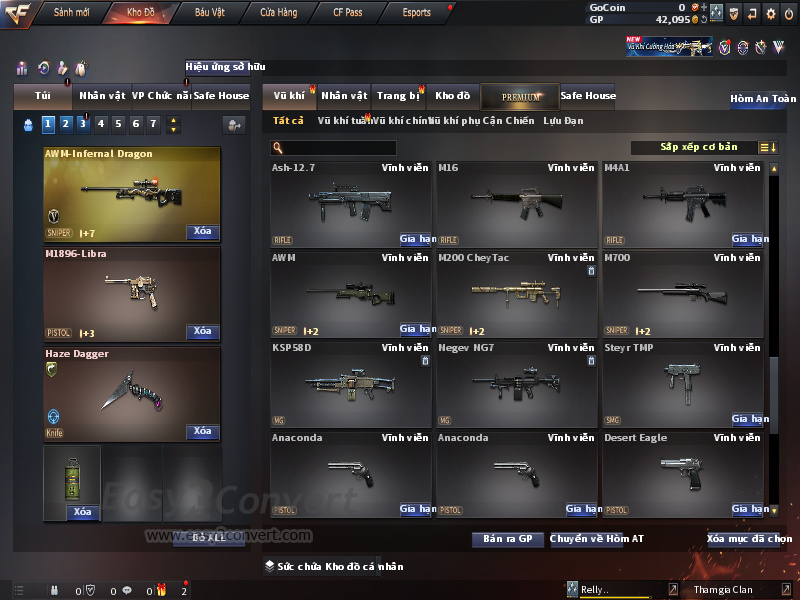The width and height of the screenshot is (800, 600).
Task: Go to the CF Pass tab
Action: (x=350, y=13)
